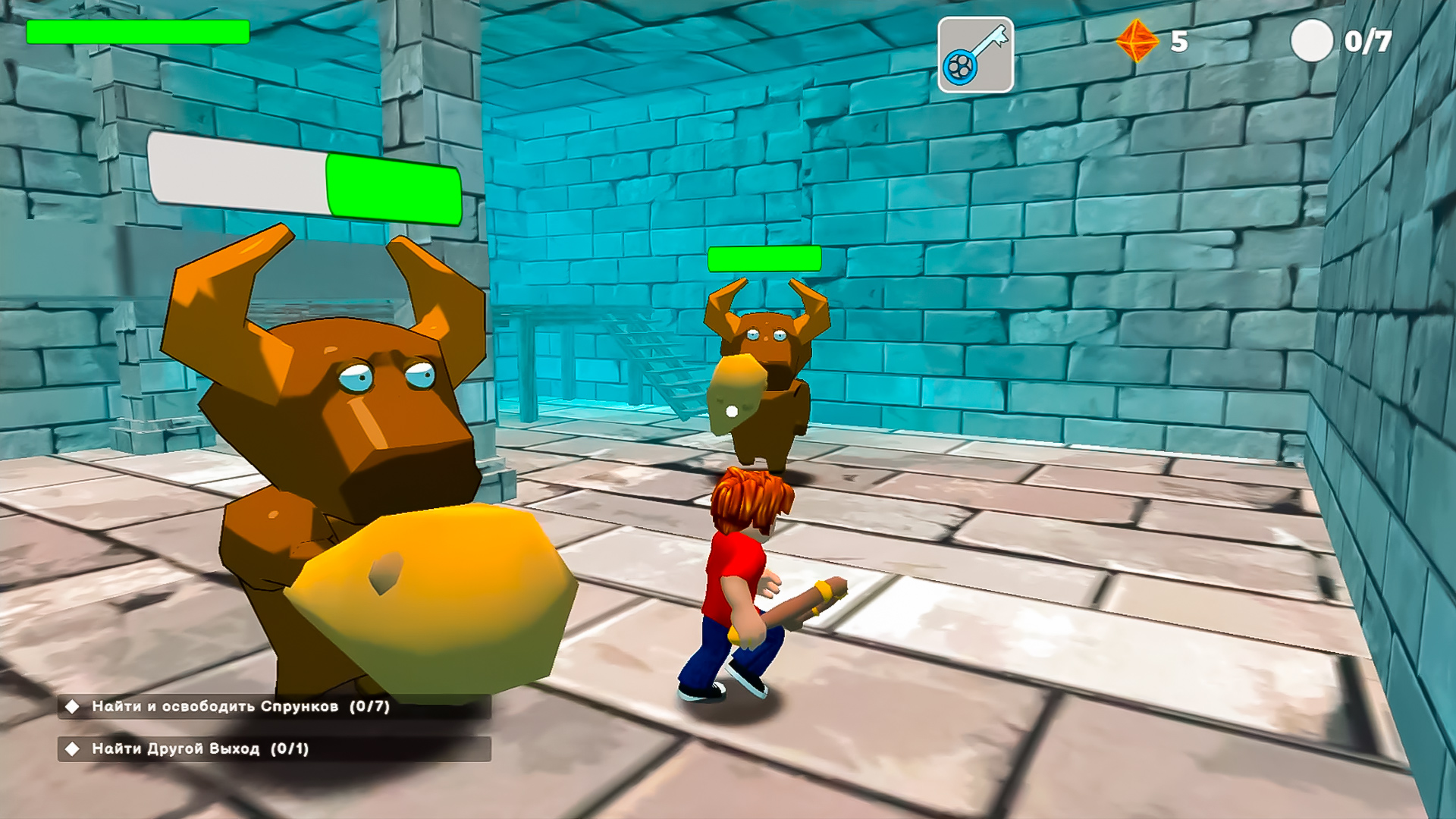Click the player health bar top left
Viewport: 1456px width, 819px height.
pyautogui.click(x=136, y=33)
